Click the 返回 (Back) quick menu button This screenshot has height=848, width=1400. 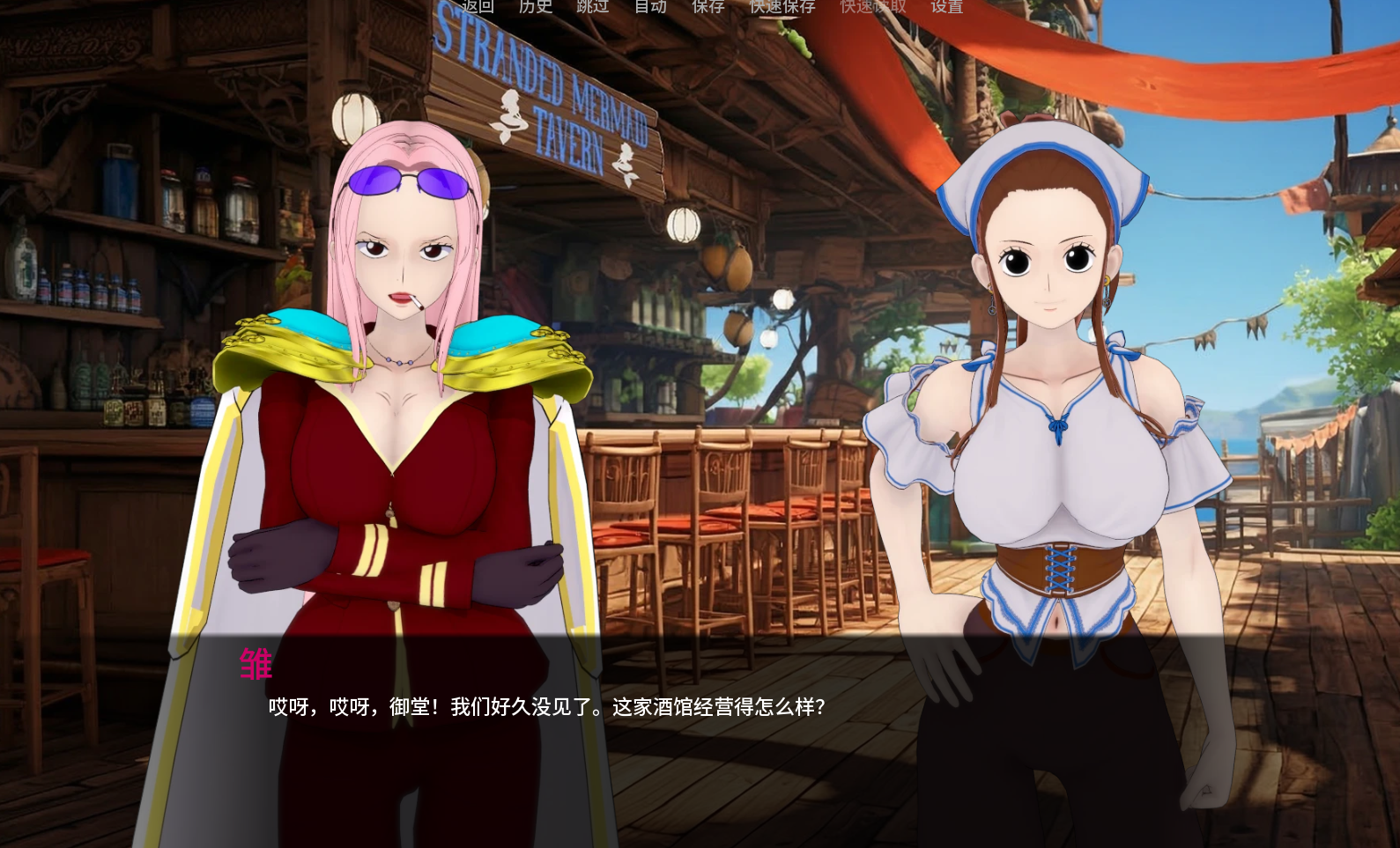(x=478, y=7)
